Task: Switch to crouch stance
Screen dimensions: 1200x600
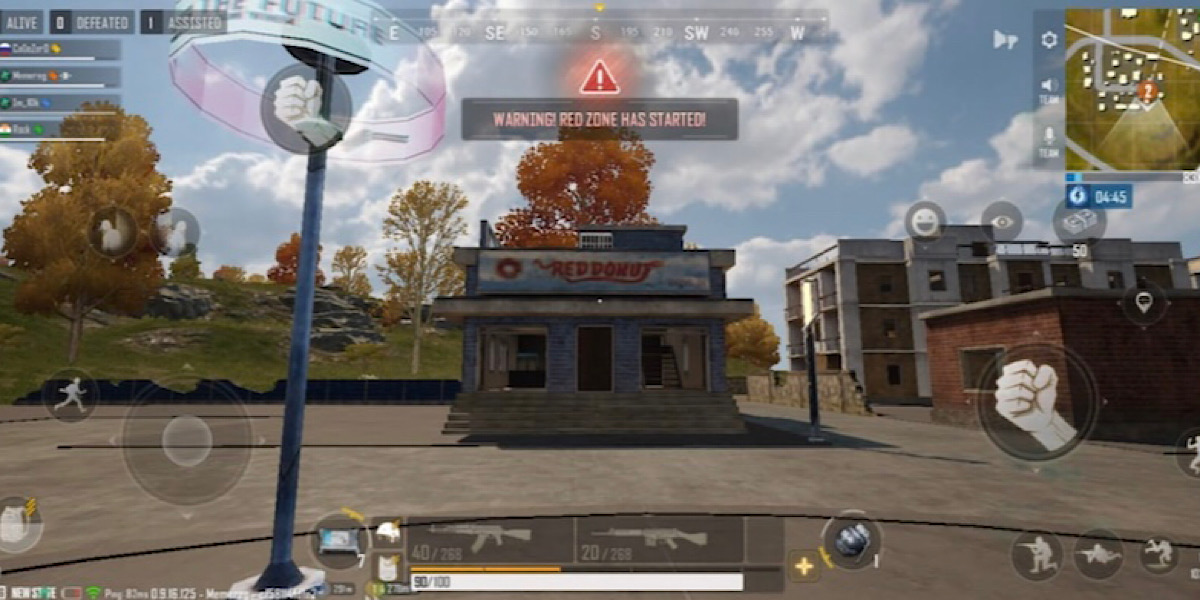Action: [1036, 555]
